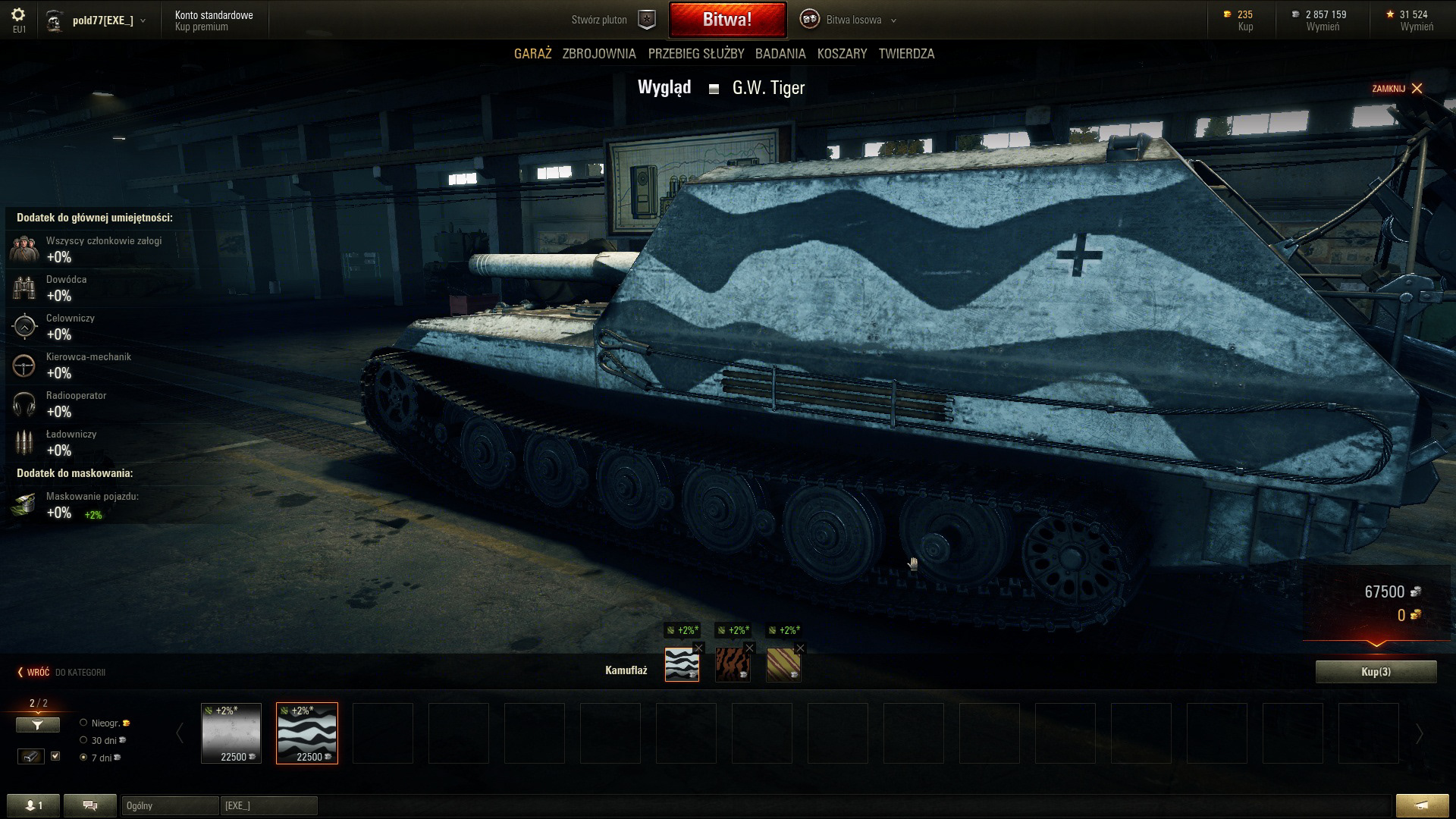Open the Zbrojownia tab

click(x=599, y=54)
